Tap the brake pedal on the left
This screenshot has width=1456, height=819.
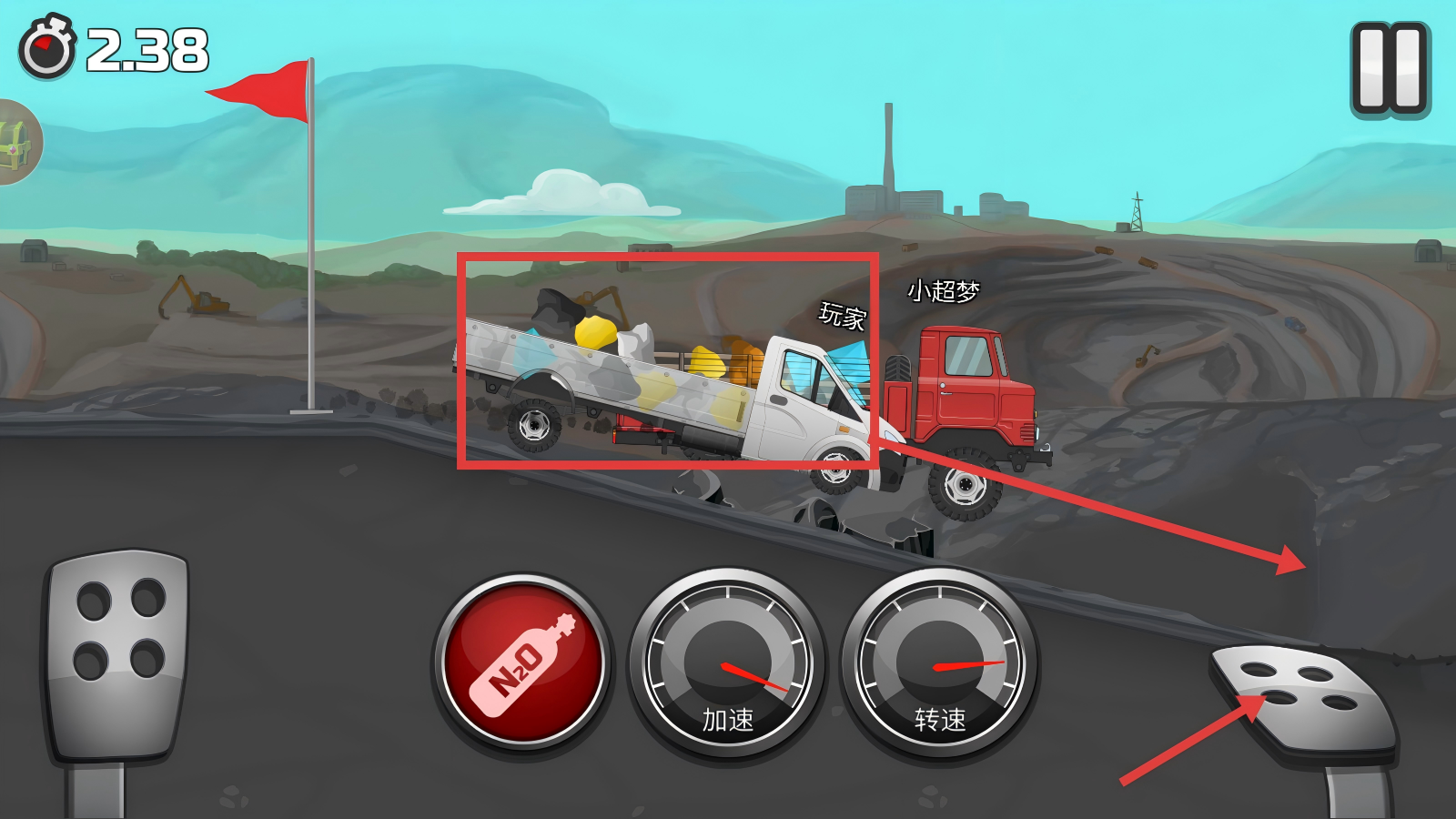pyautogui.click(x=118, y=653)
